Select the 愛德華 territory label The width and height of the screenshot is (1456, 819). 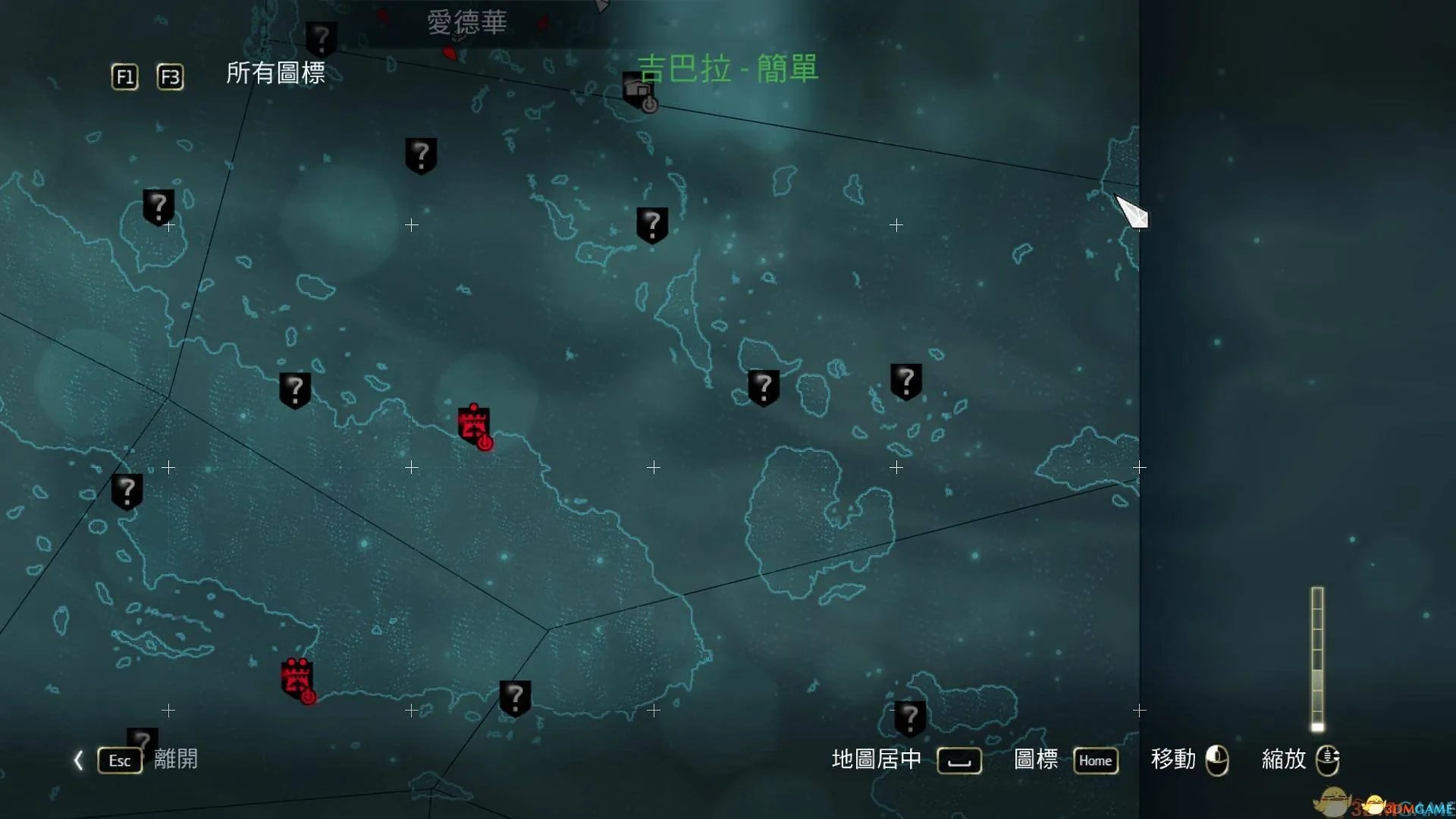tap(468, 23)
